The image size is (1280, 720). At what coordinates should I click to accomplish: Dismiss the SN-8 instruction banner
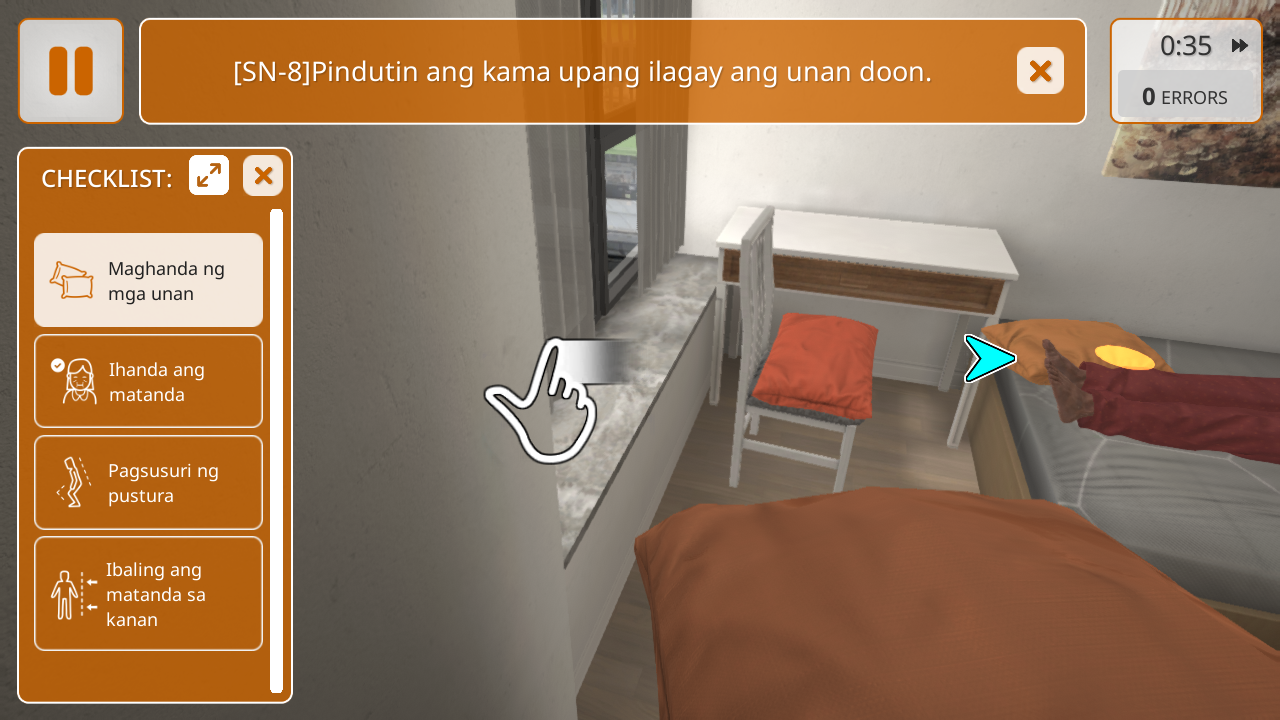(x=1040, y=71)
